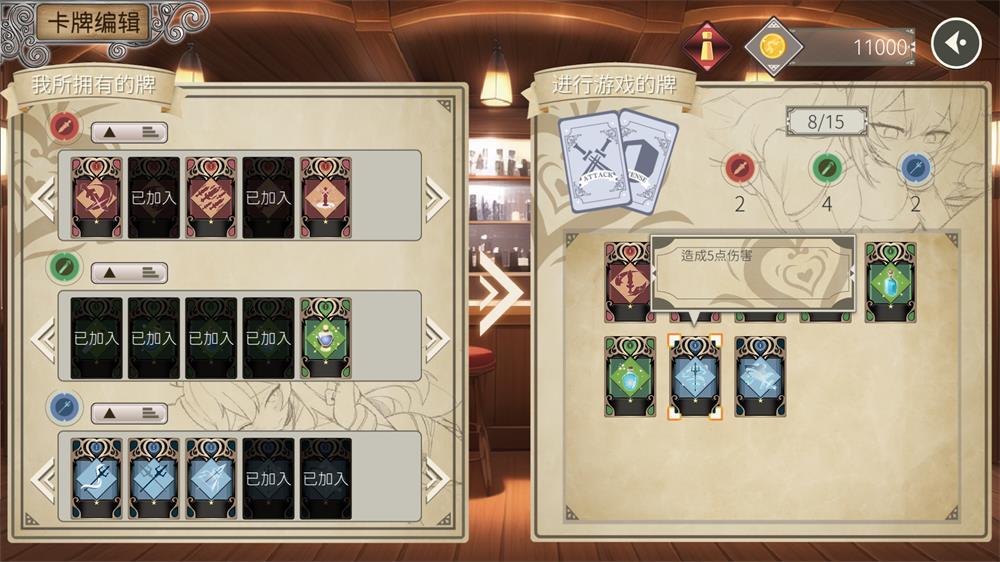
Task: Choose the green crystal card in the deck
Action: click(x=630, y=376)
